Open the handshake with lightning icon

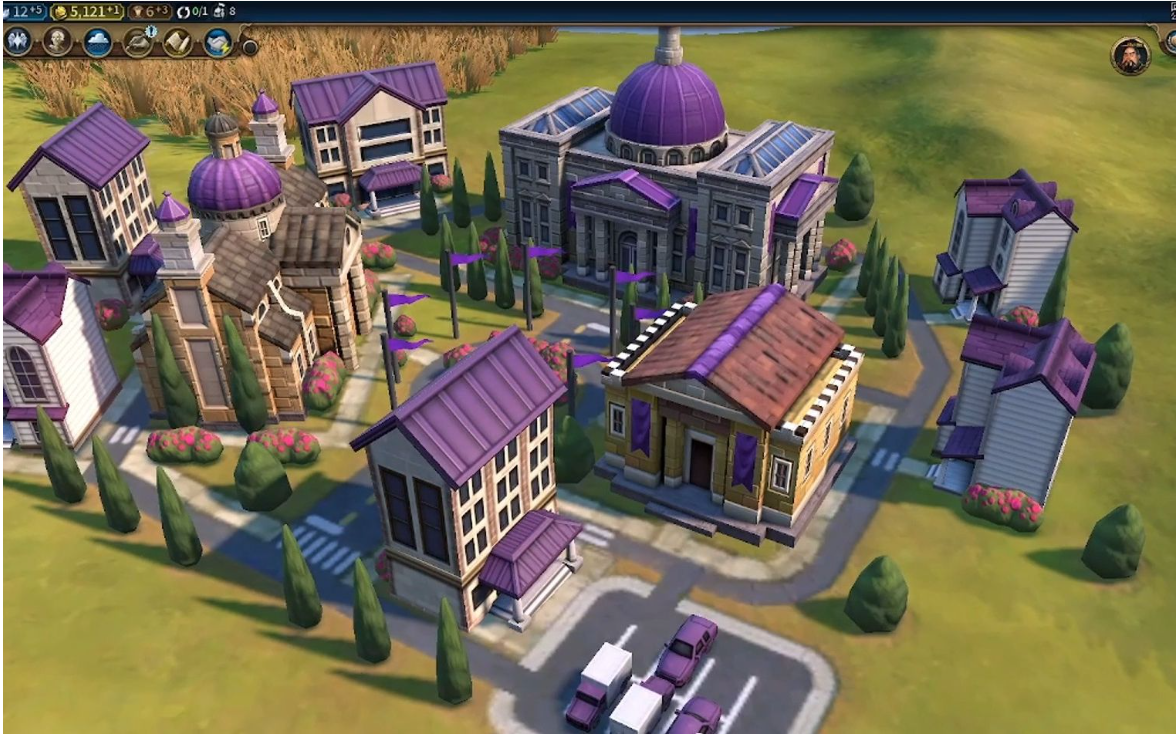pos(217,42)
